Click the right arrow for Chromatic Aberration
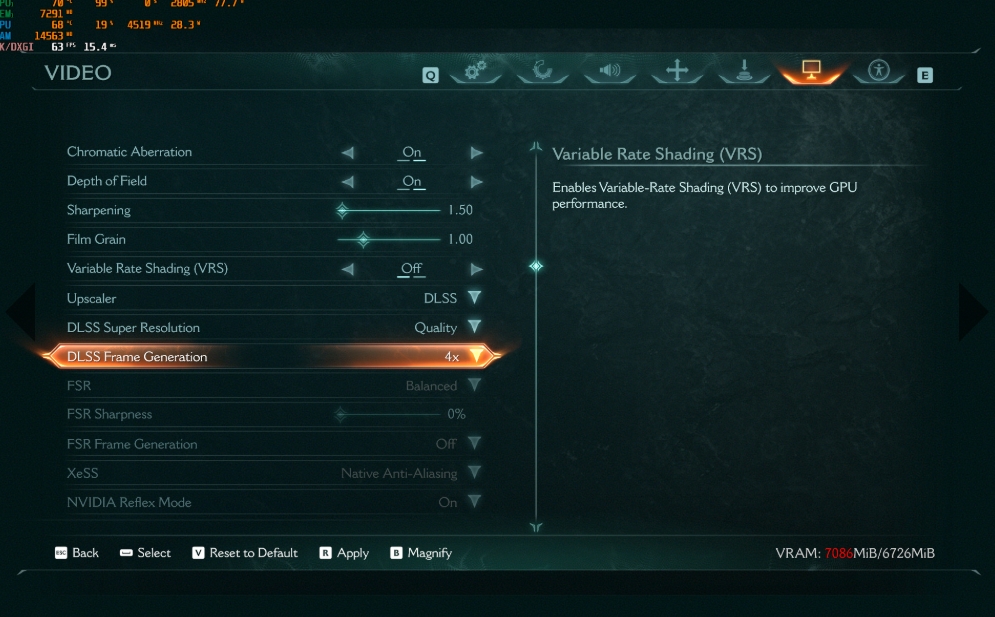Screen dimensions: 995x617 (477, 153)
